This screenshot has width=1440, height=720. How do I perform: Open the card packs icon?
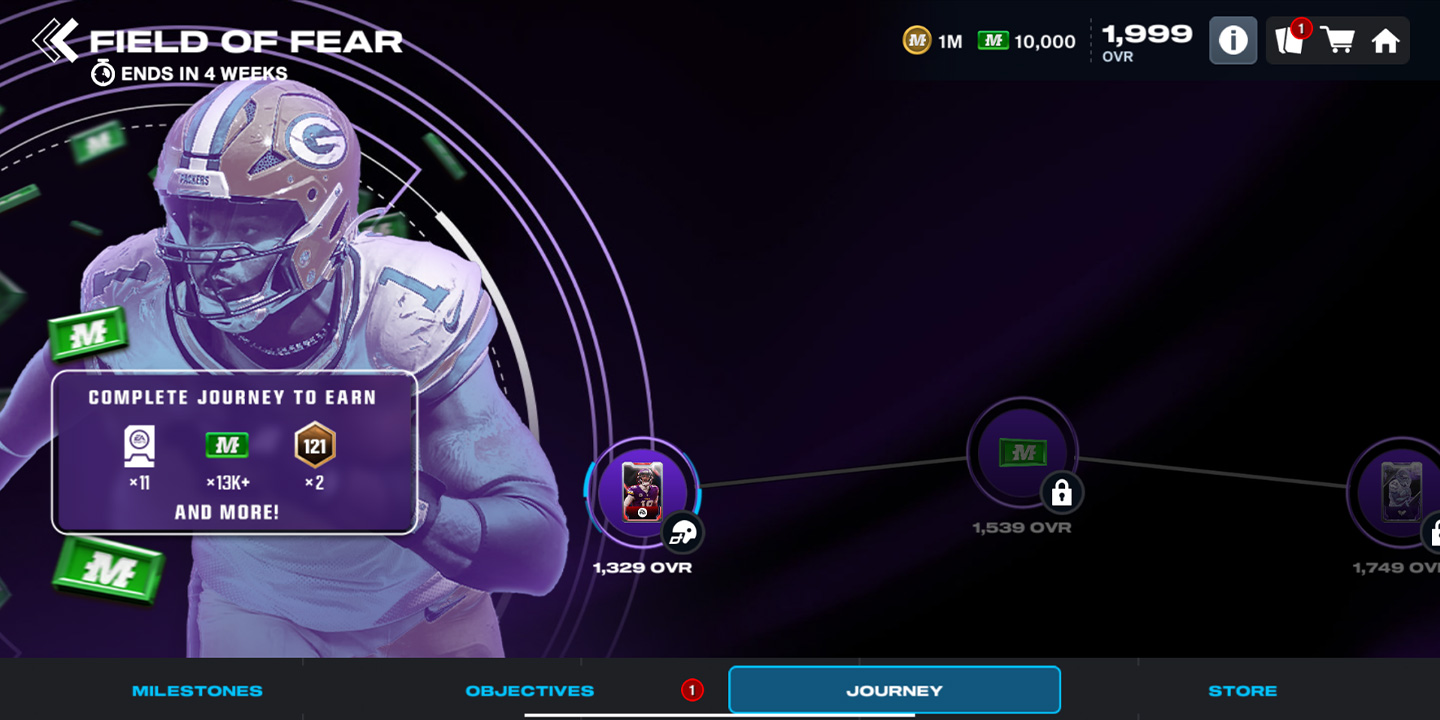tap(1289, 41)
